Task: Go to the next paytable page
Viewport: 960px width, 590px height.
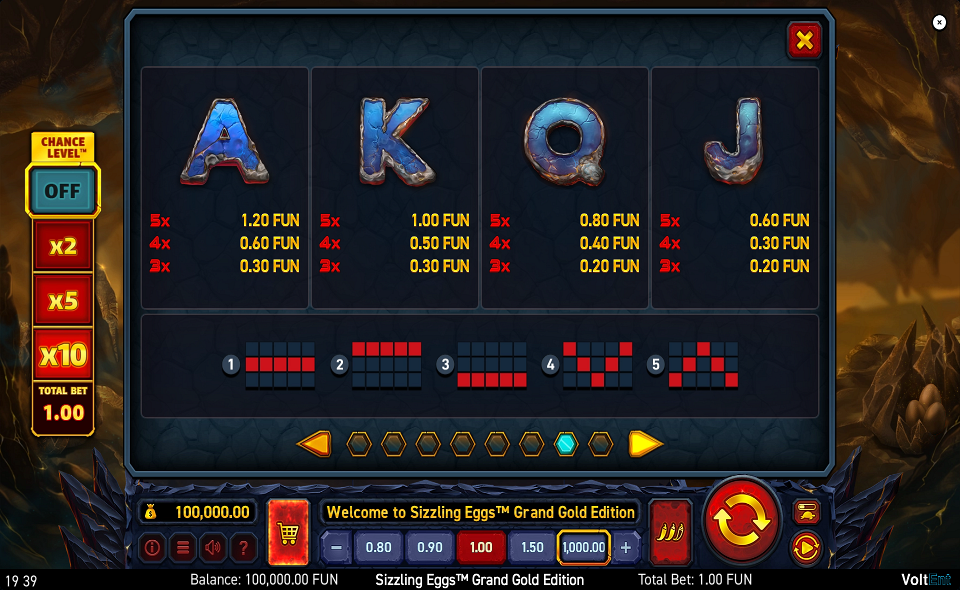Action: tap(645, 444)
